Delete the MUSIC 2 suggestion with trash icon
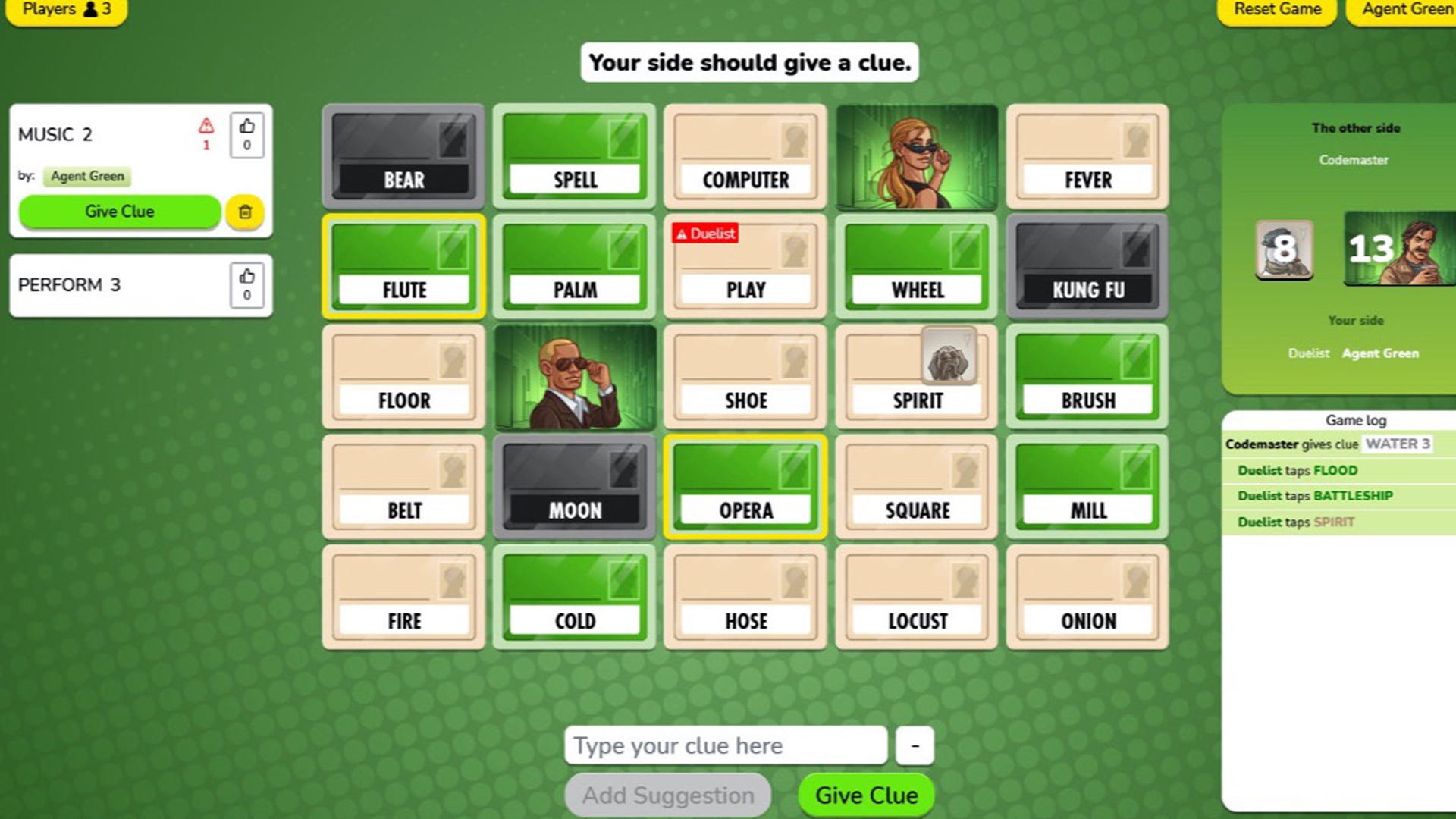The image size is (1456, 819). click(x=244, y=212)
